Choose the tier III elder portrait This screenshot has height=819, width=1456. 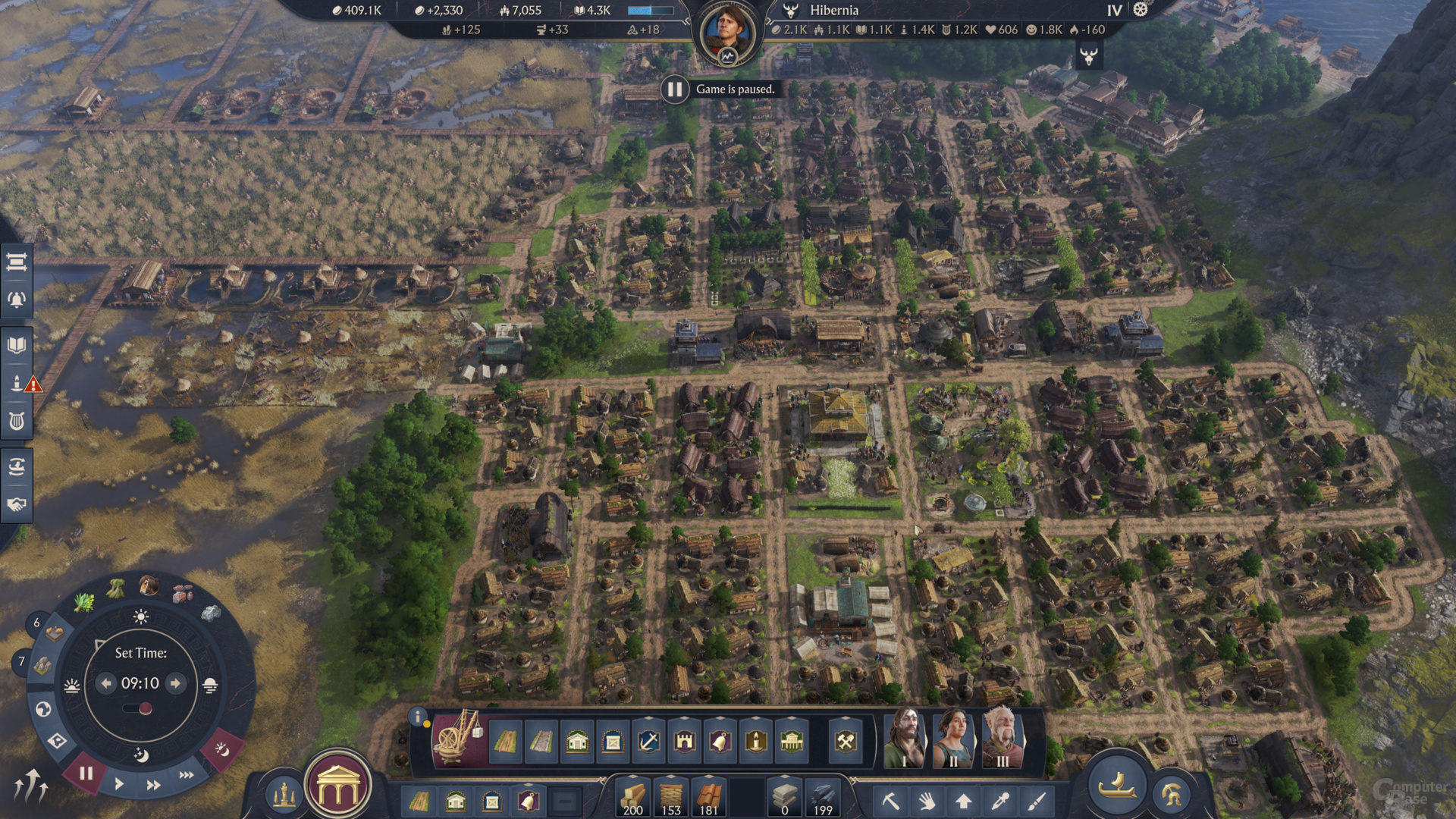click(1002, 739)
